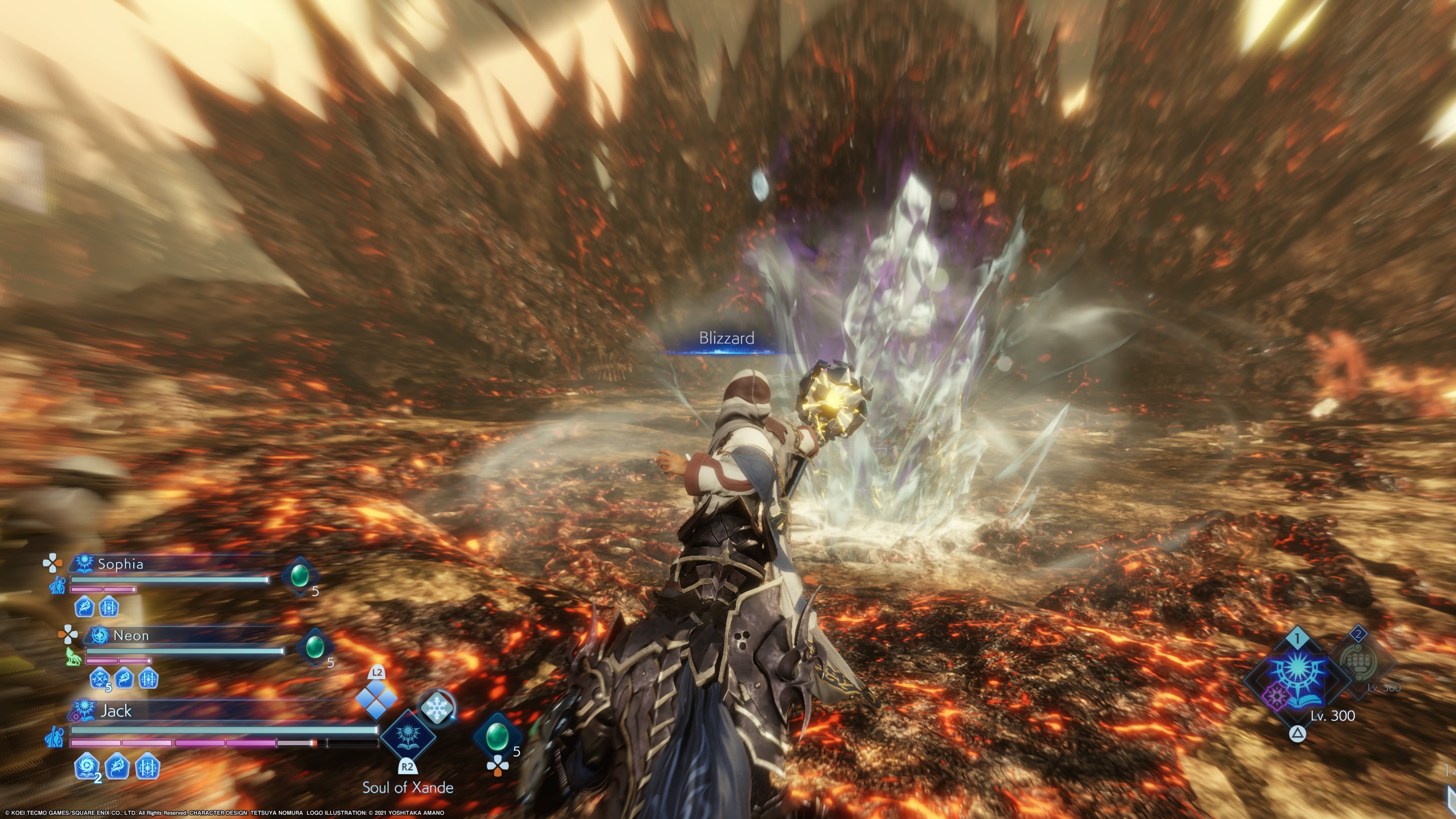Click Neon's green potion icon
Screen dimensions: 1456x819
tap(314, 646)
